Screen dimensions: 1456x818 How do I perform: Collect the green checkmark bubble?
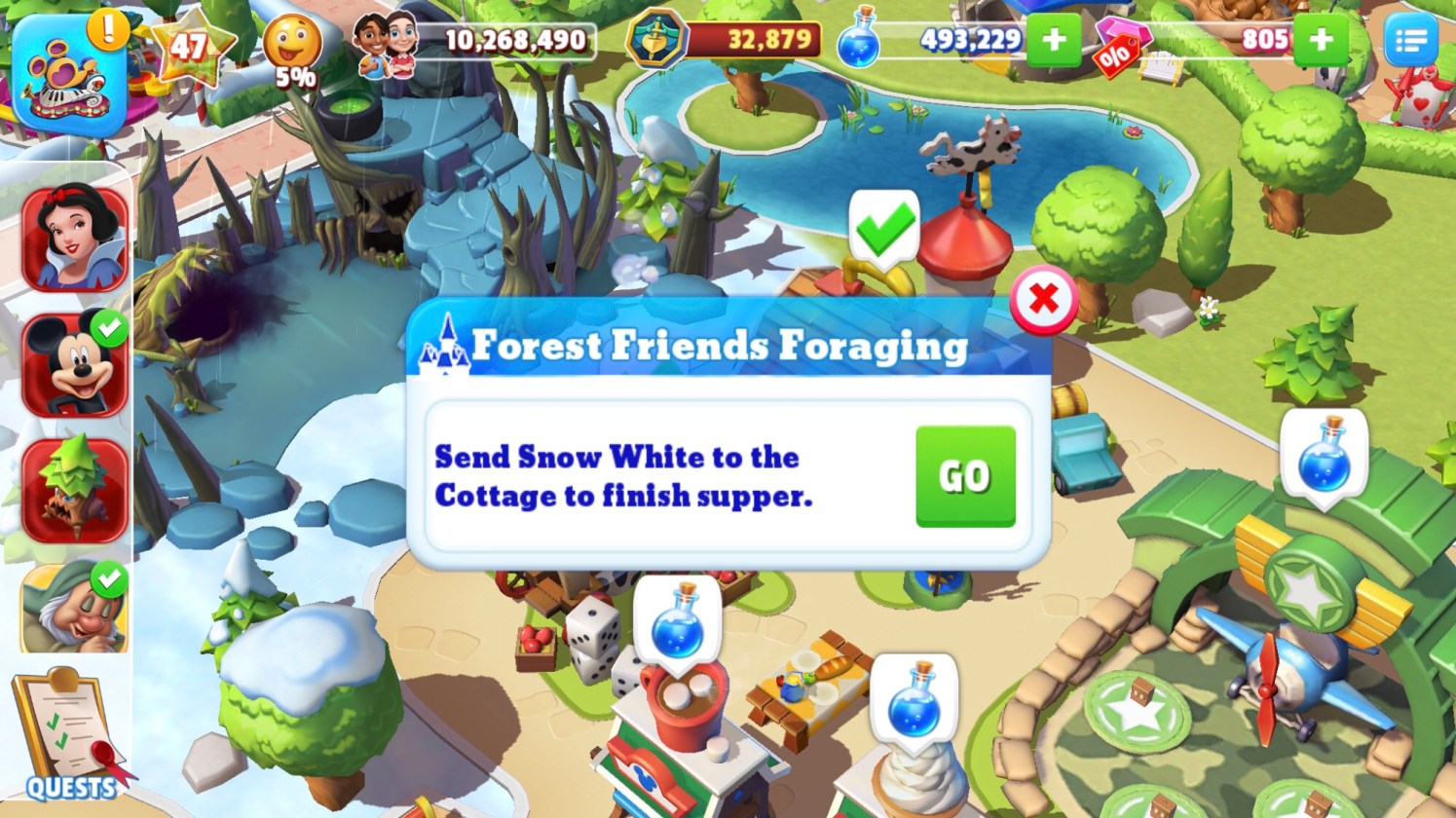pyautogui.click(x=883, y=227)
